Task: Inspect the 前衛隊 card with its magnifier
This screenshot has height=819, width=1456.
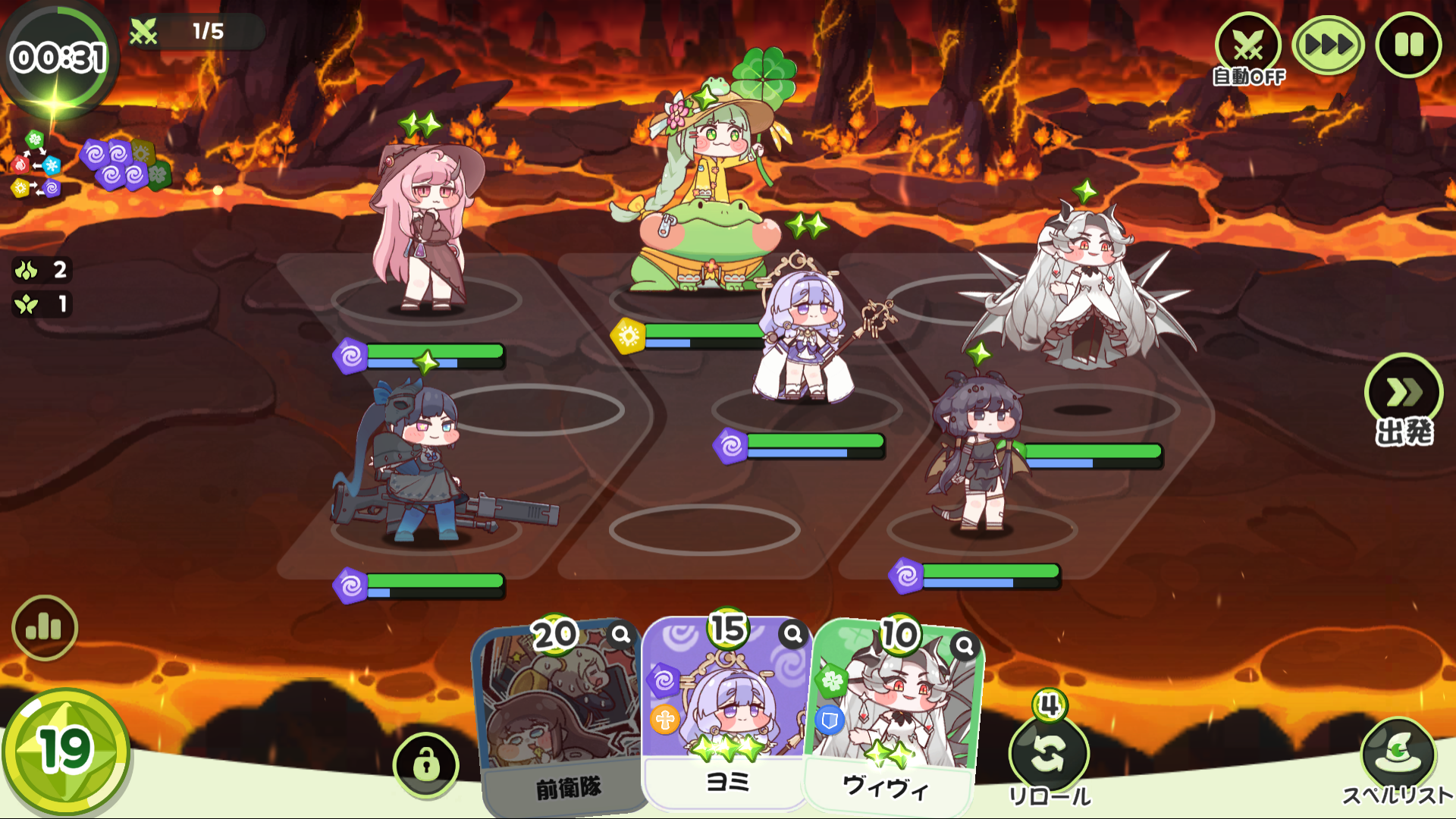Action: tap(621, 635)
